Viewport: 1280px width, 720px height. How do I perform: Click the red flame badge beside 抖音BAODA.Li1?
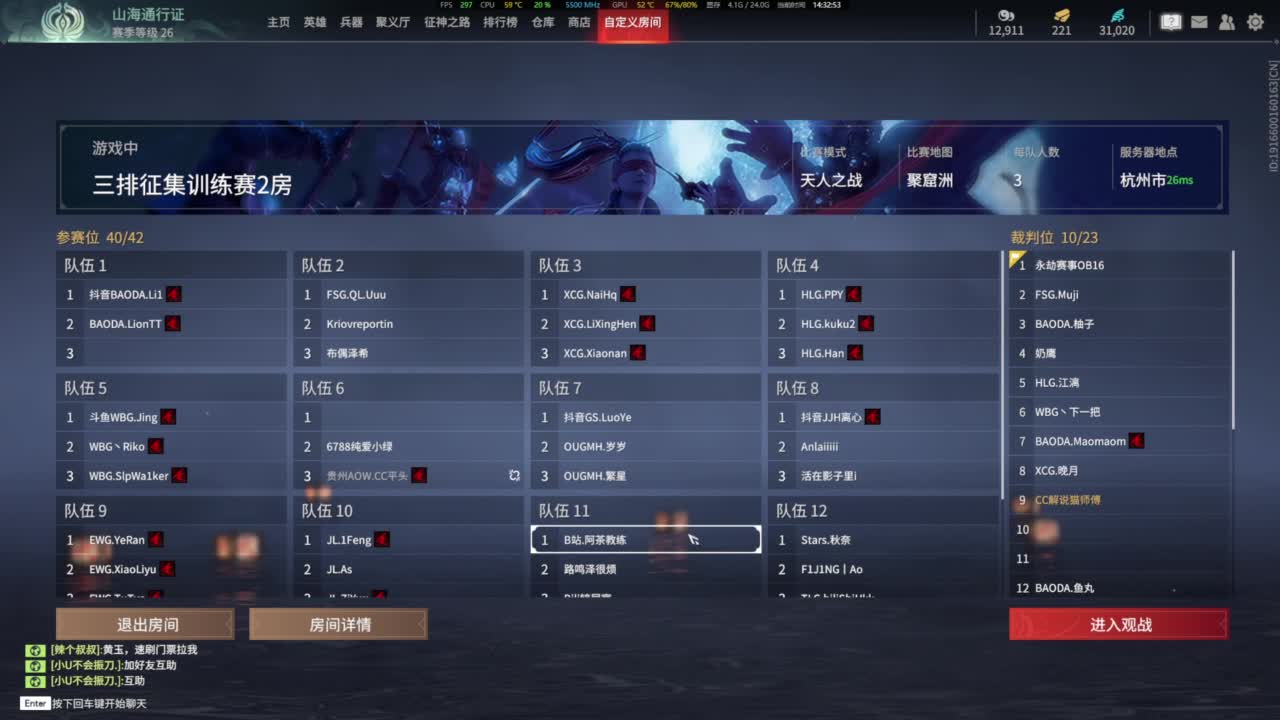click(x=173, y=294)
